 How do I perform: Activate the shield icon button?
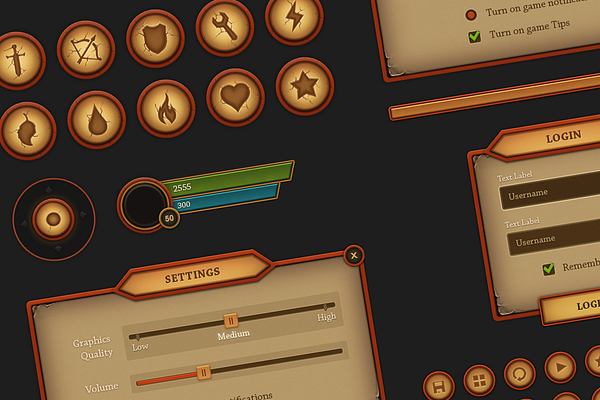[x=155, y=38]
